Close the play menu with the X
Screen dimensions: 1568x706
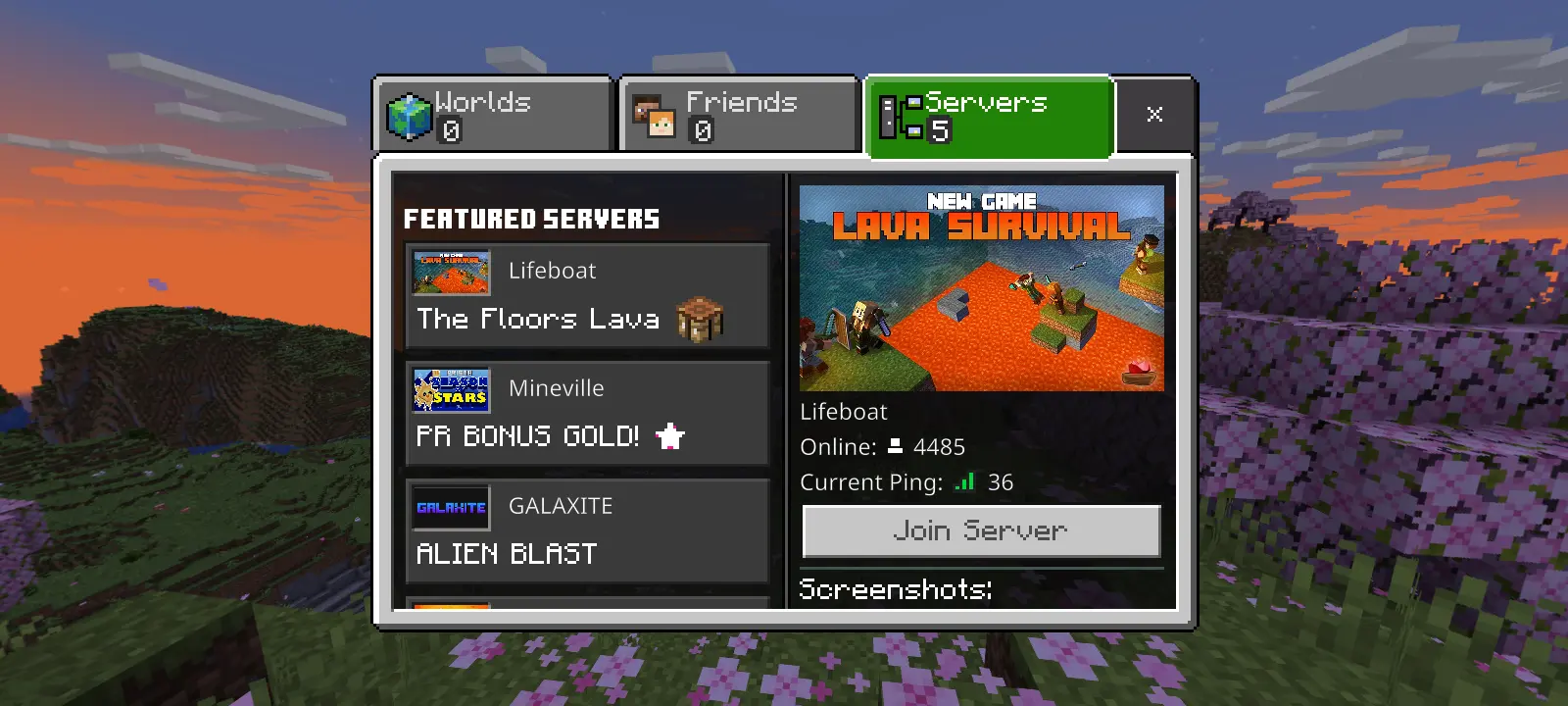(1155, 114)
